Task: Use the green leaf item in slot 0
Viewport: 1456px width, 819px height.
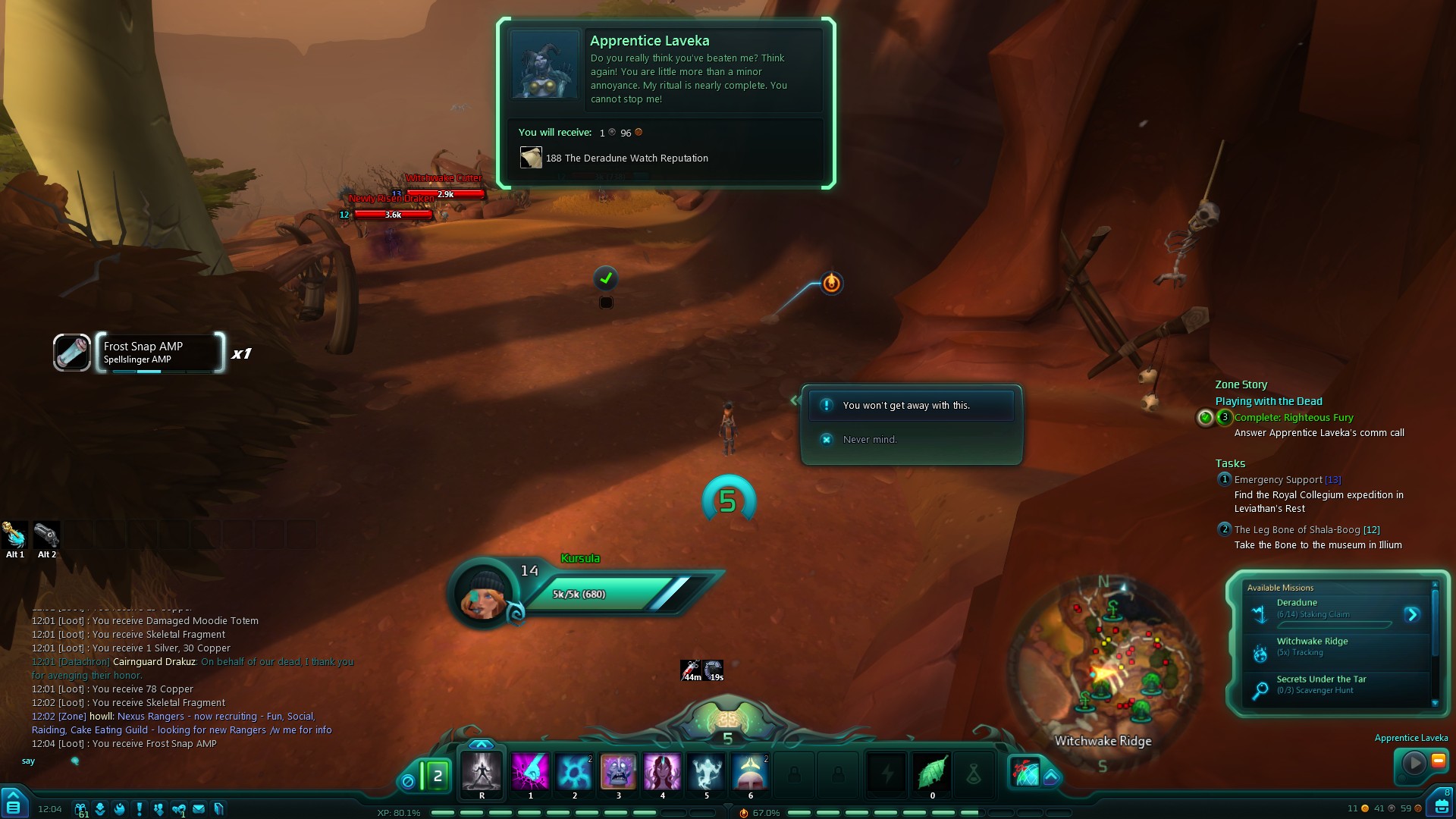Action: pos(932,773)
